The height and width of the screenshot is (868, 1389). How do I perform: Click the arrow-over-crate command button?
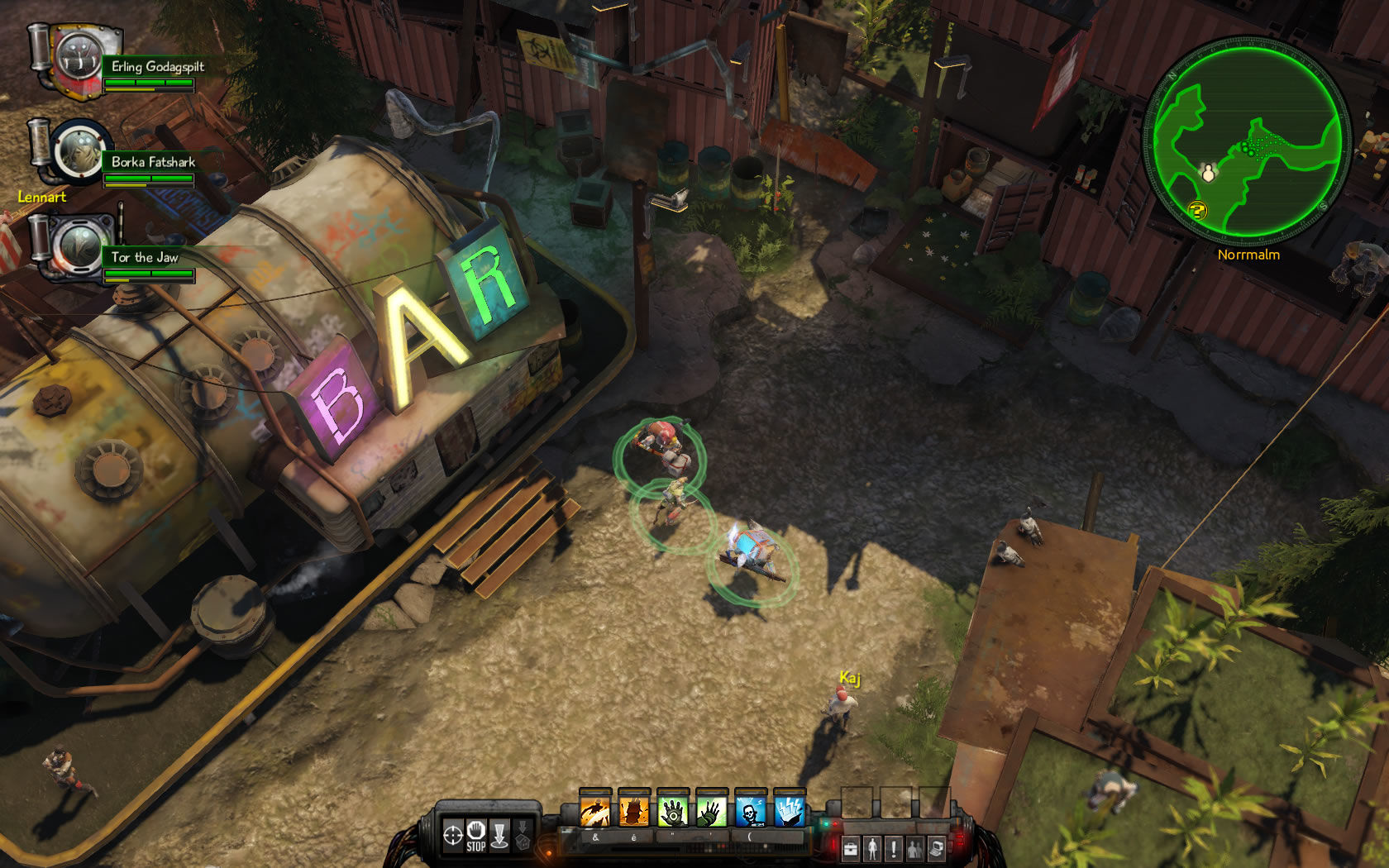coord(523,835)
